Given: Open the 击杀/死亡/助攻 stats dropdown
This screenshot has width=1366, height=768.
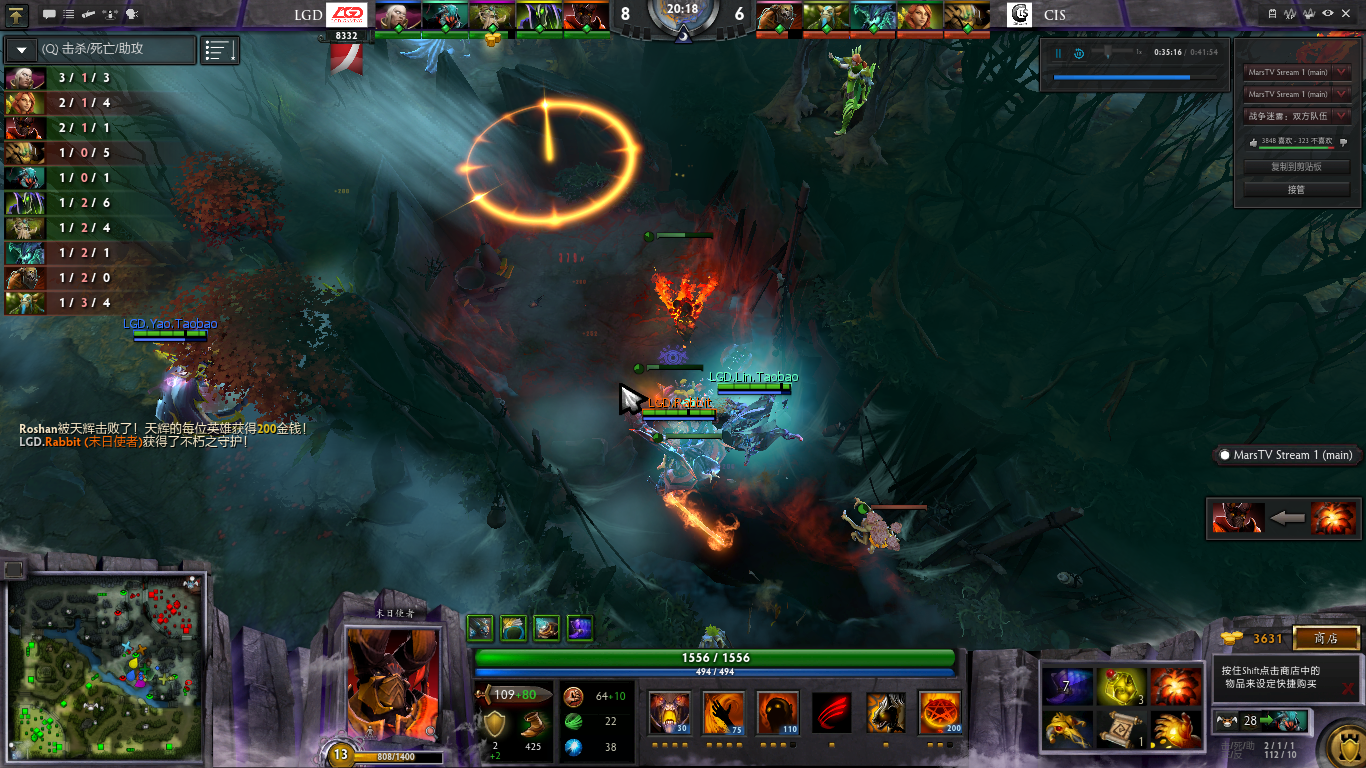Looking at the screenshot, I should (22, 49).
